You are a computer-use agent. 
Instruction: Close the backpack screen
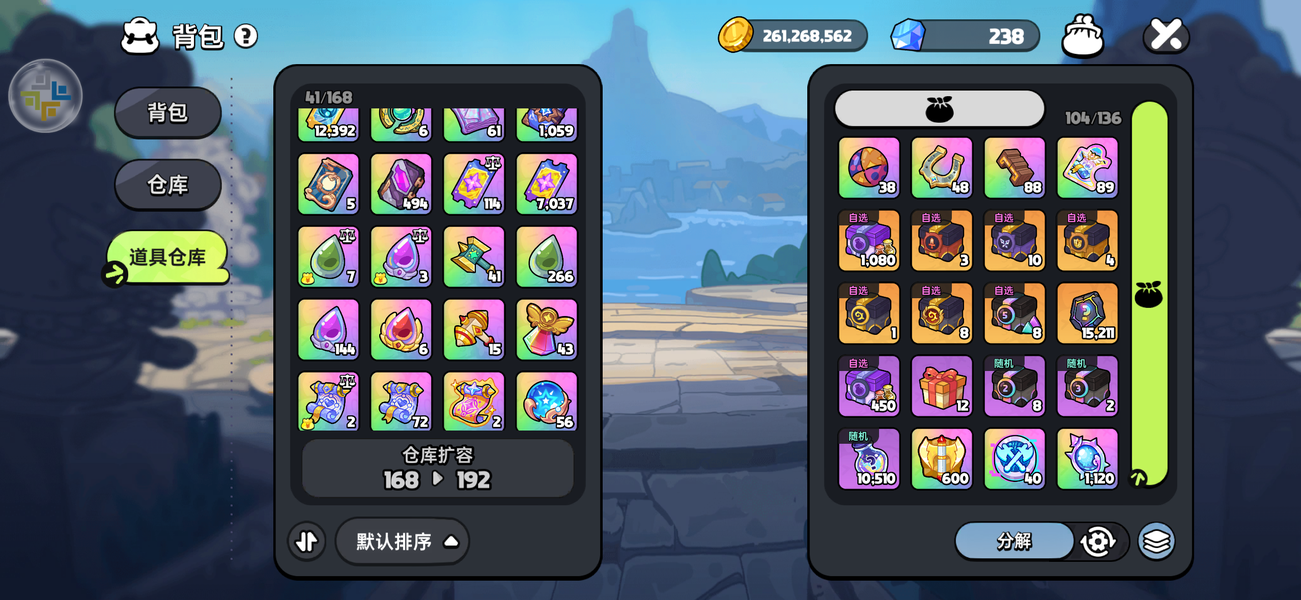coord(1166,35)
